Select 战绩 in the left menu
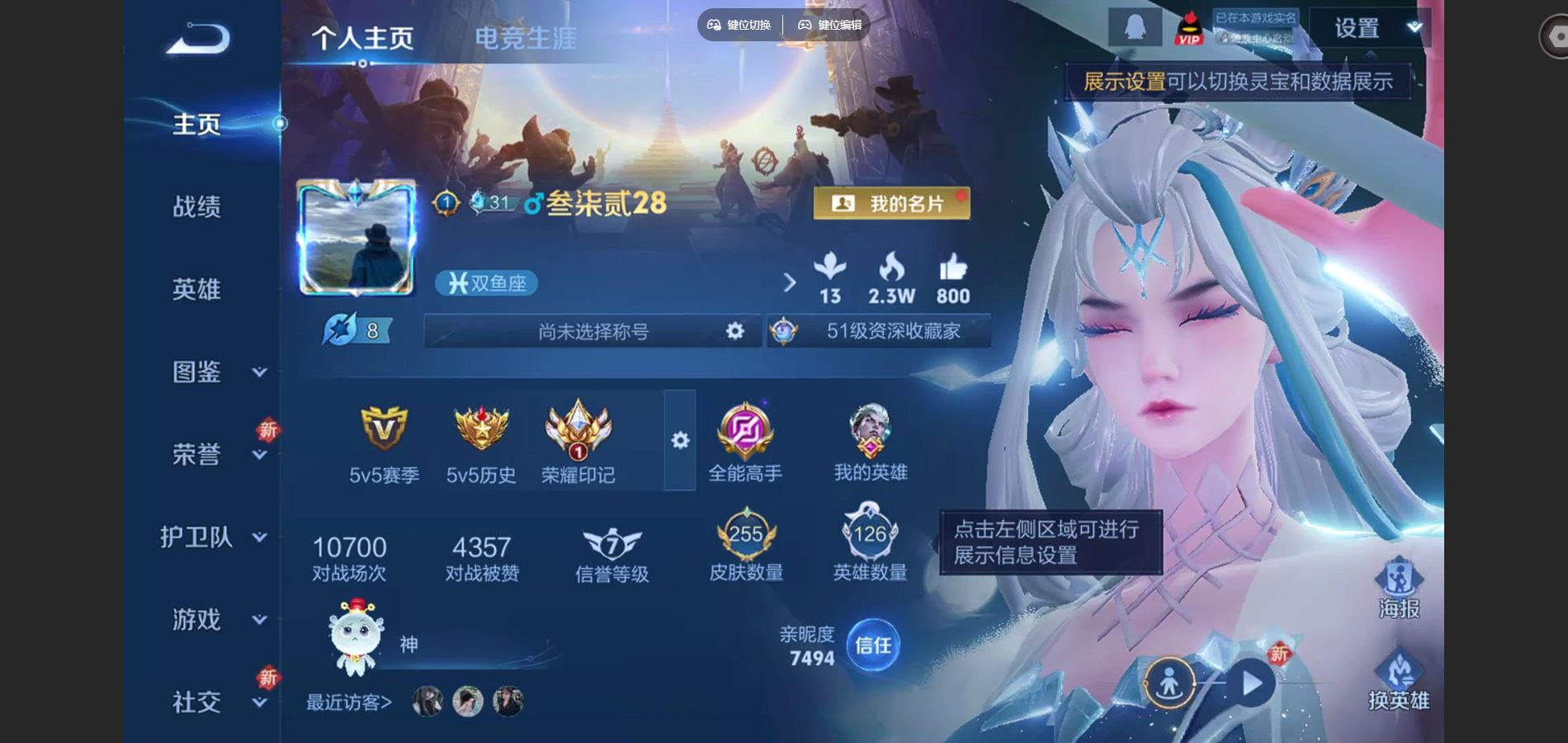 click(x=198, y=207)
